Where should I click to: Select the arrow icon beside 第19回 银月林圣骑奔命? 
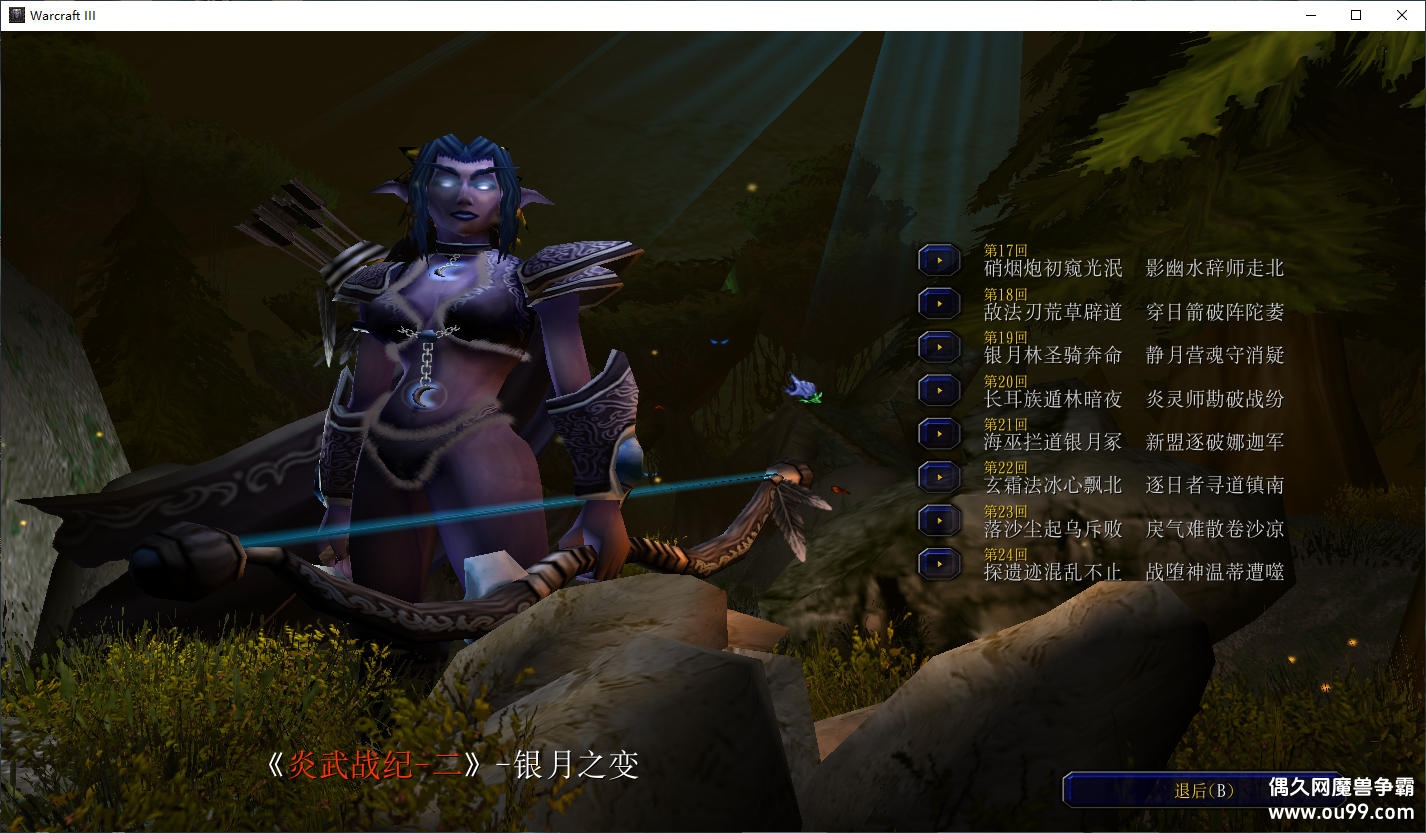tap(938, 346)
